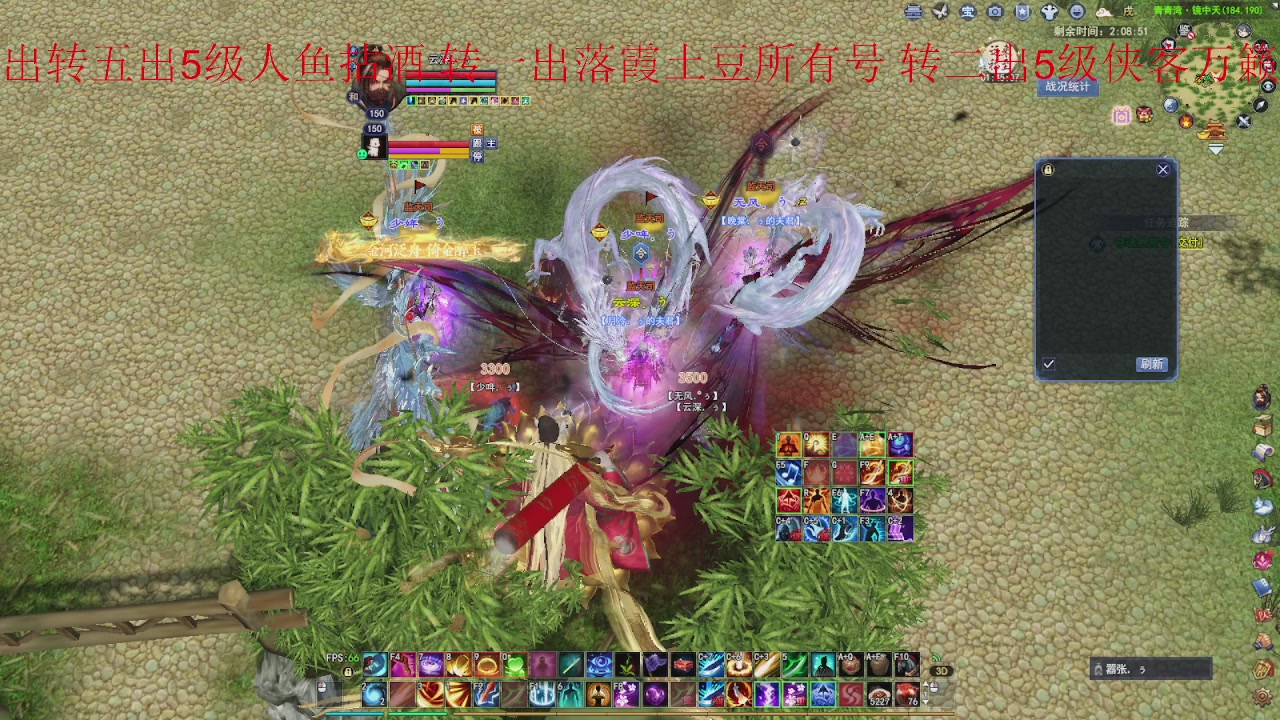Click the 宝 treasure icon in top bar

(966, 11)
